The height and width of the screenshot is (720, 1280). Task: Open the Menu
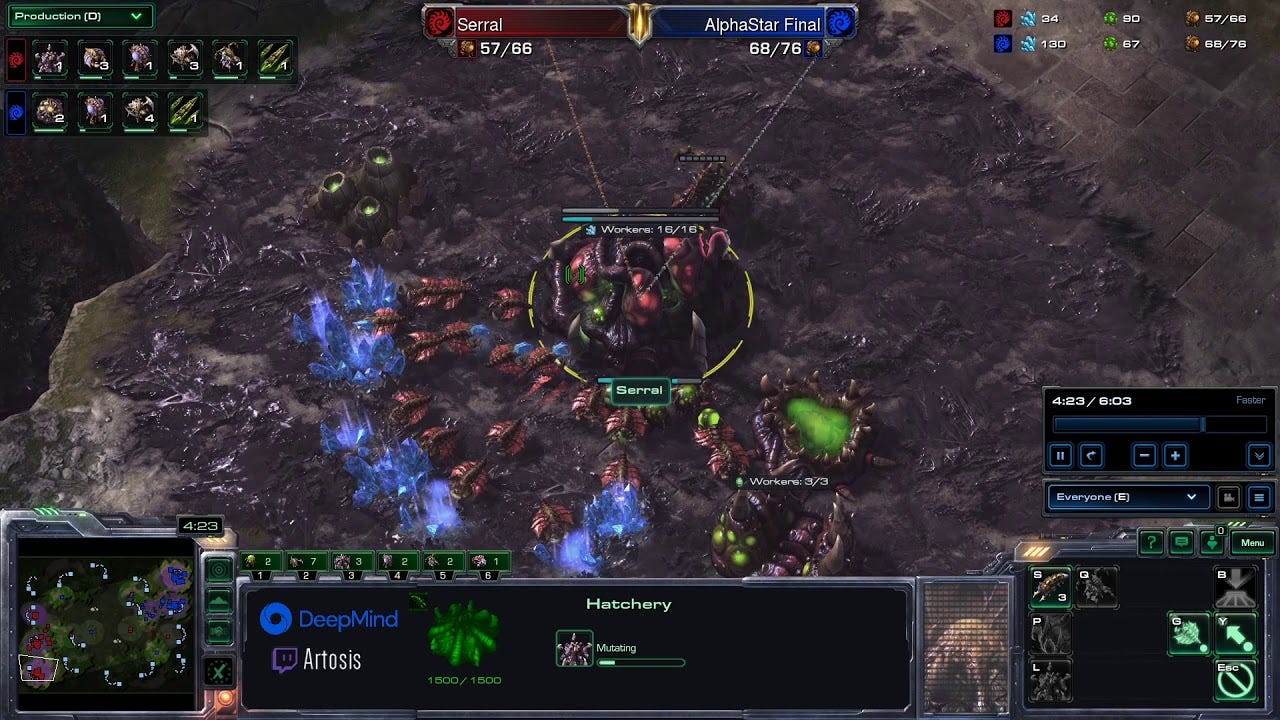[x=1251, y=542]
